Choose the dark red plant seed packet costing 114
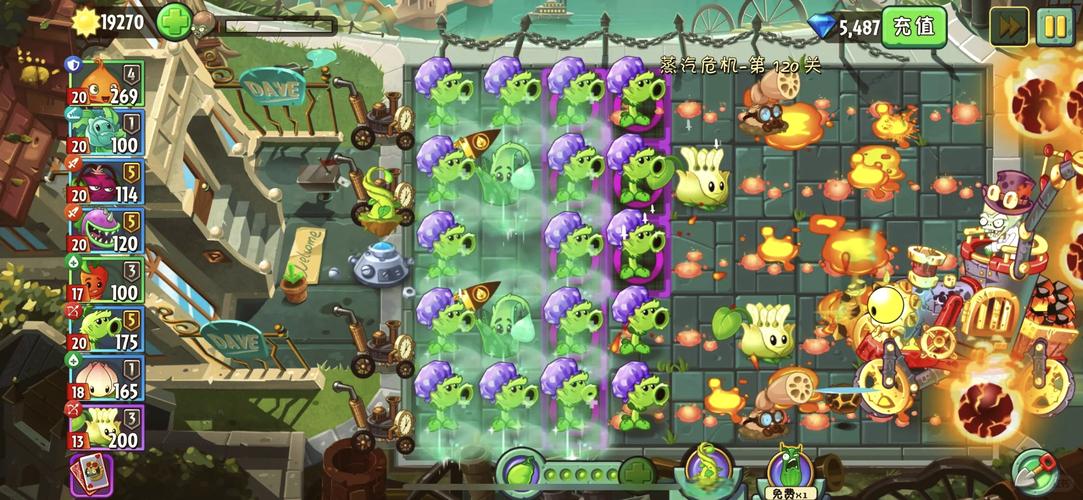The image size is (1083, 500). [105, 181]
